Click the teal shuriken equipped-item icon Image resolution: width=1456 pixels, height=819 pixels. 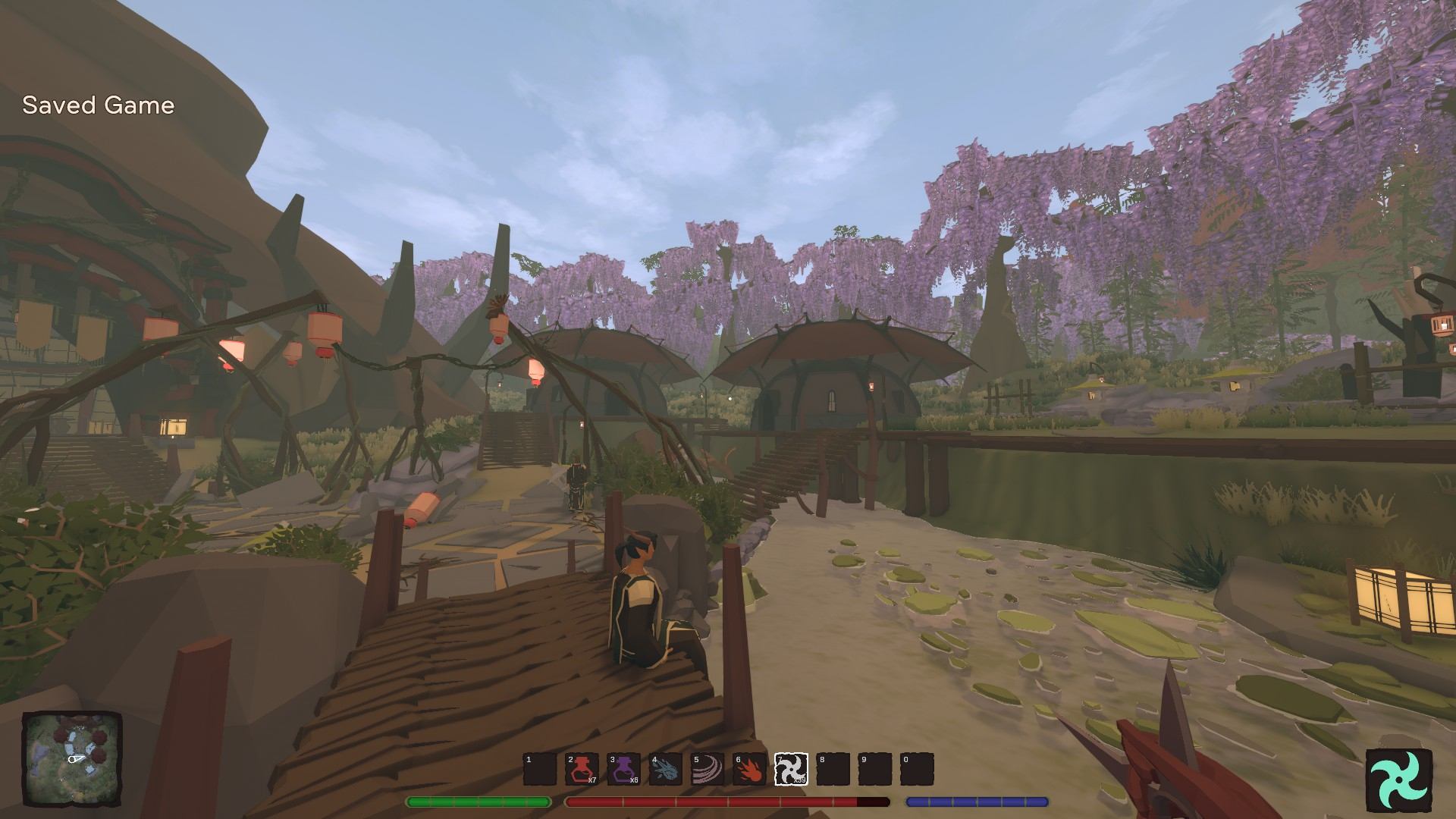1398,780
